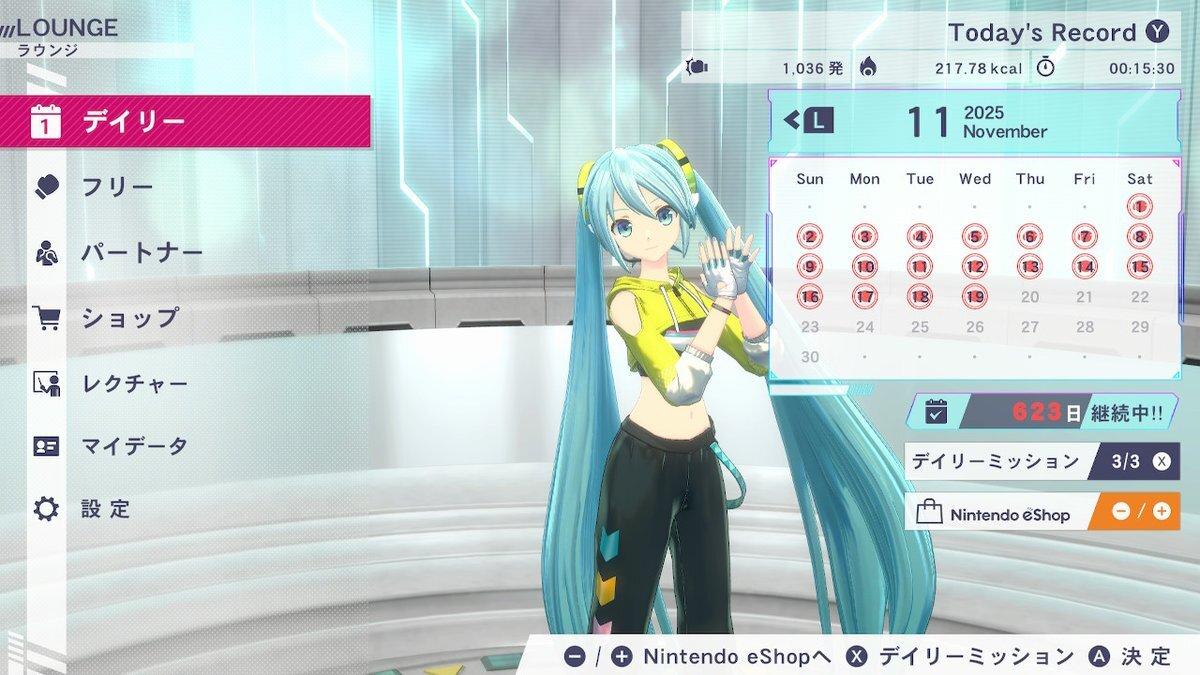Open マイデータ my data screen
The image size is (1200, 675).
coord(185,446)
